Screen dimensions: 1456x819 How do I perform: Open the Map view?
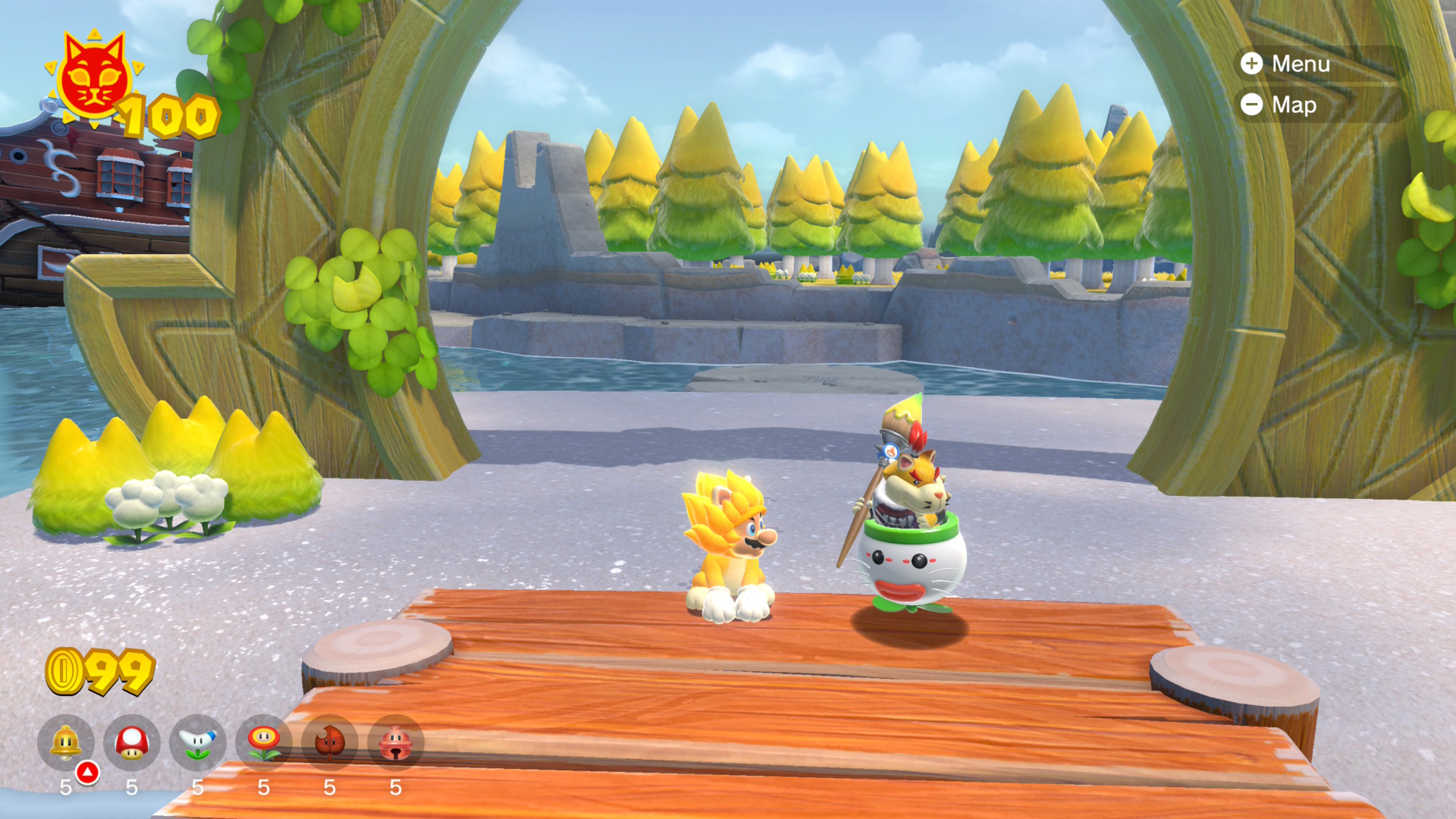click(x=1280, y=105)
